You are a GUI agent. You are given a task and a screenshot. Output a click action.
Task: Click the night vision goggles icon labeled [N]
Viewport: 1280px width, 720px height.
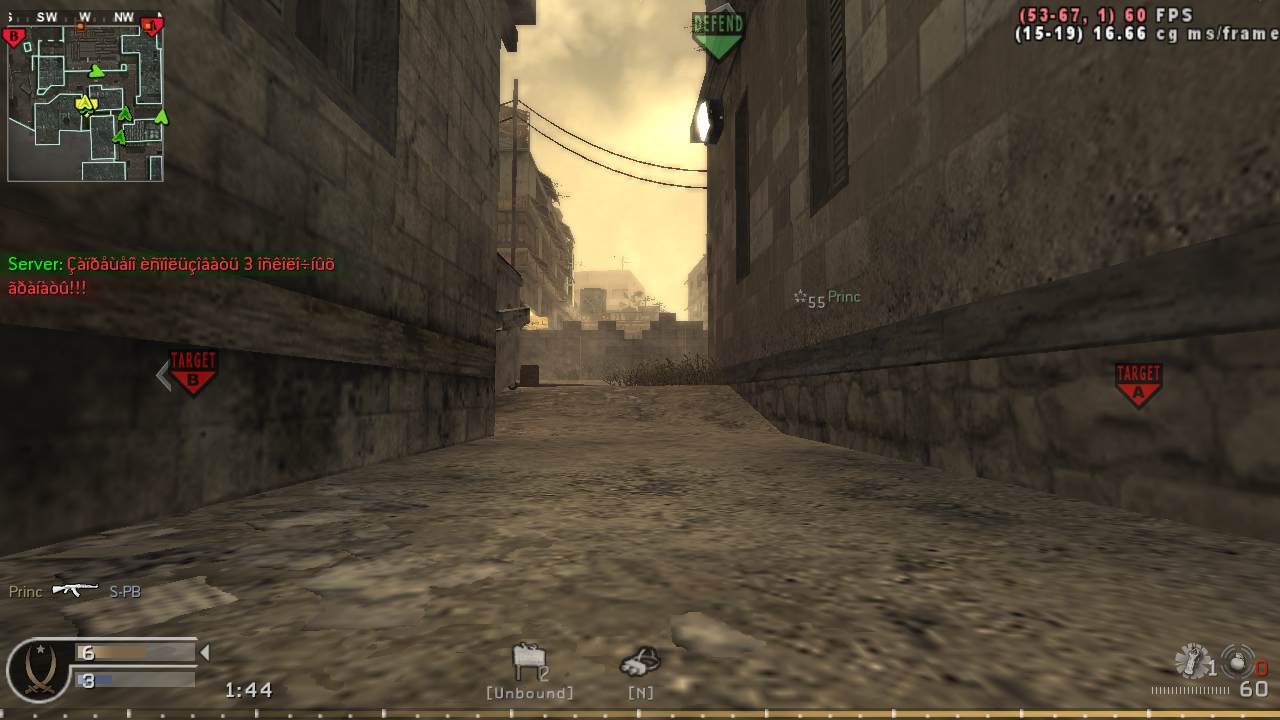point(639,660)
